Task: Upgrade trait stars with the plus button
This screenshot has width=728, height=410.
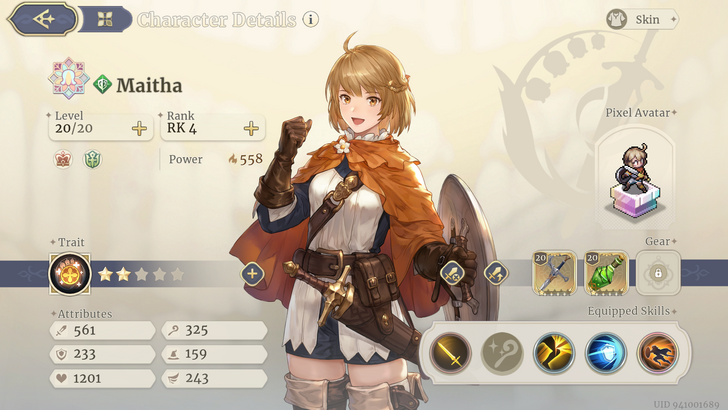Action: [x=251, y=273]
